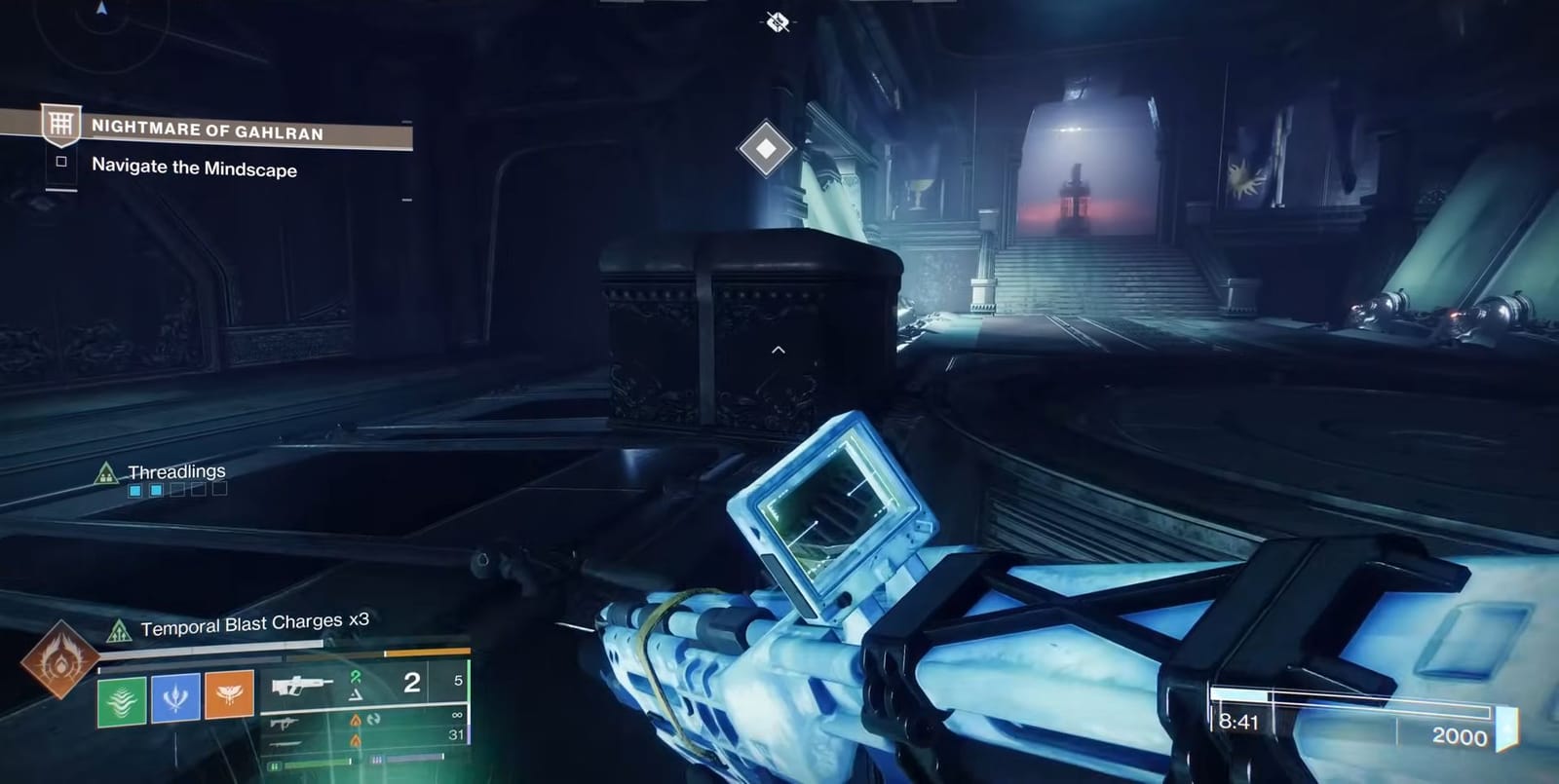Click the Threadlings objective triangle icon
The width and height of the screenshot is (1559, 784).
(107, 472)
